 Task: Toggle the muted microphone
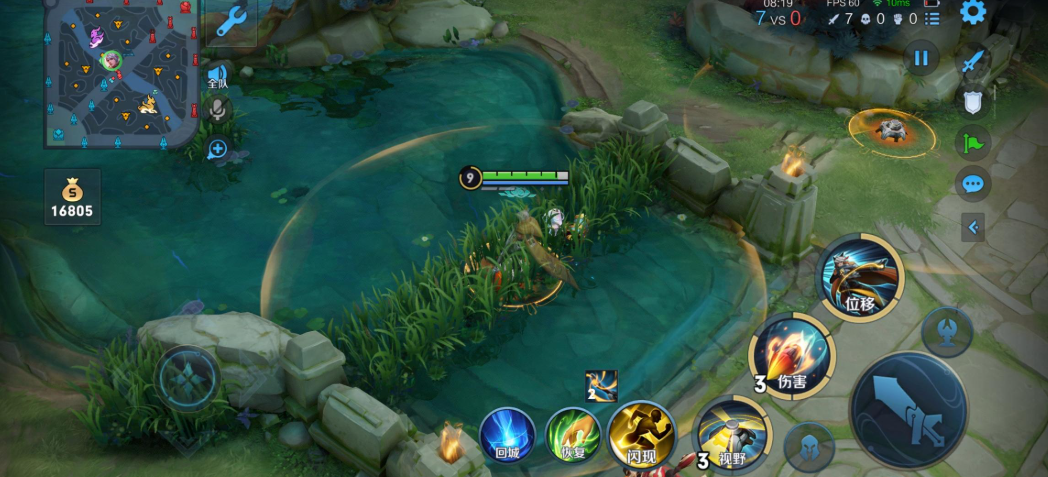point(217,110)
